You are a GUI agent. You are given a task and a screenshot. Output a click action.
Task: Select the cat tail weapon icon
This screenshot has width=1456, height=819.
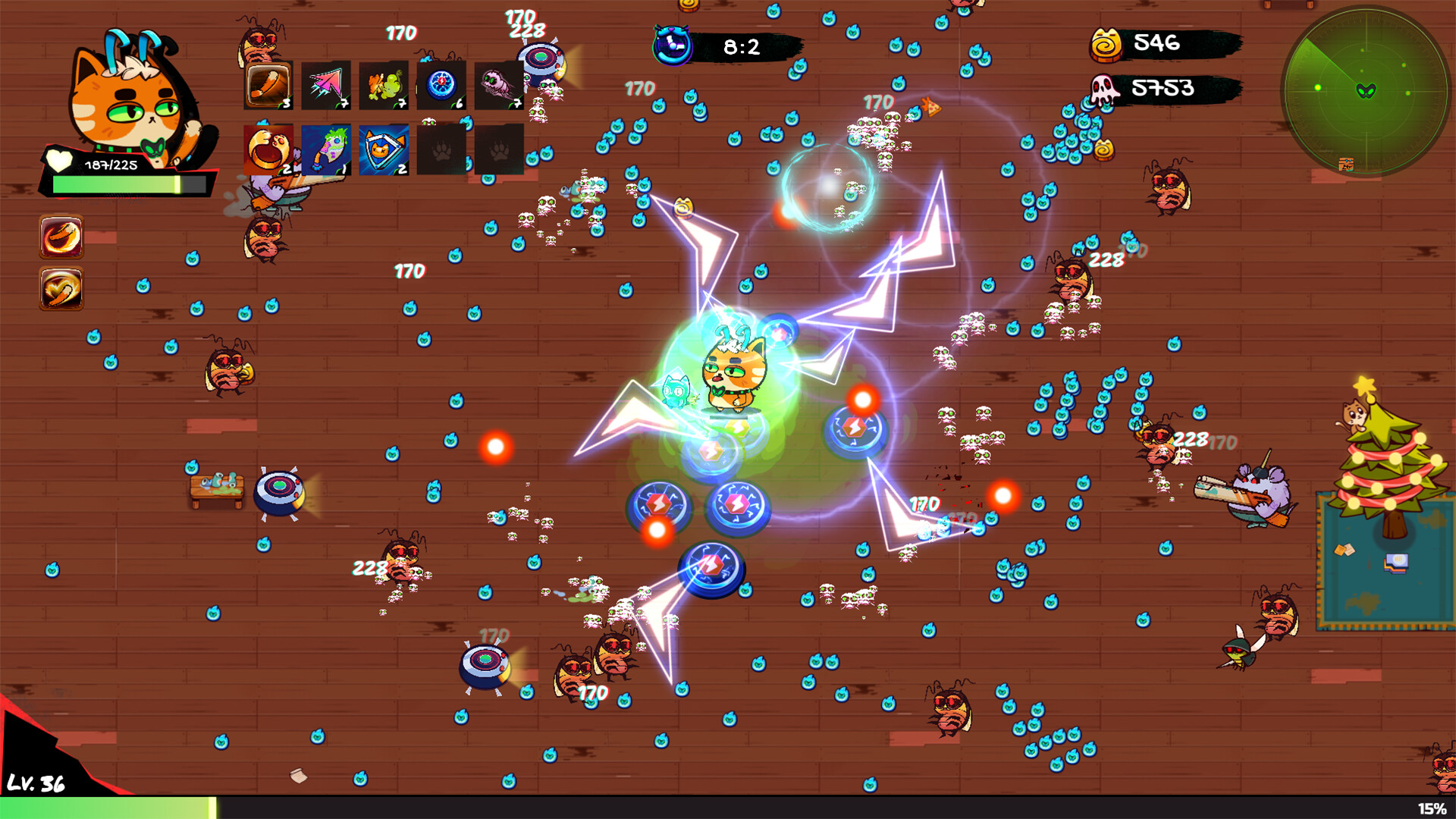tap(268, 85)
